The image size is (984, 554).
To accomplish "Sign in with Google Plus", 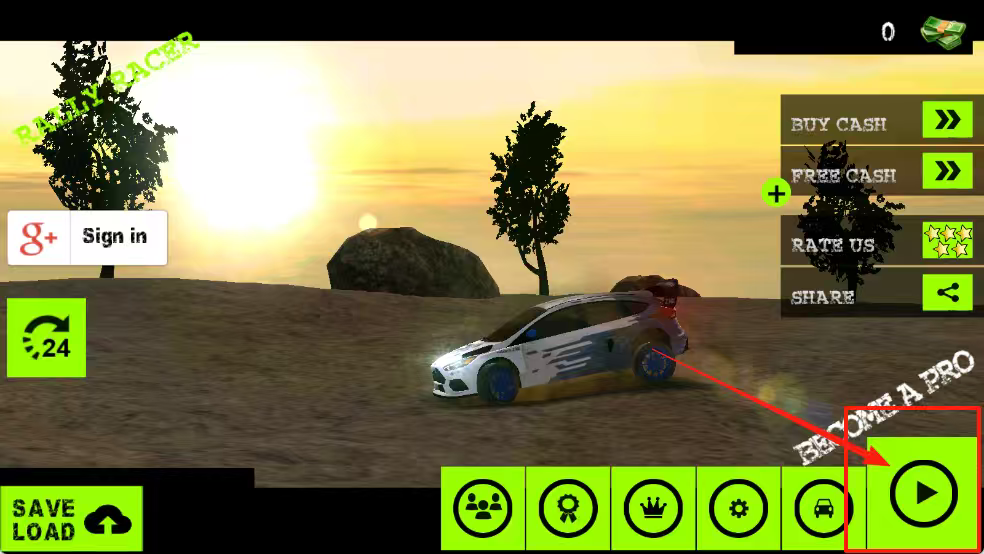I will 88,237.
